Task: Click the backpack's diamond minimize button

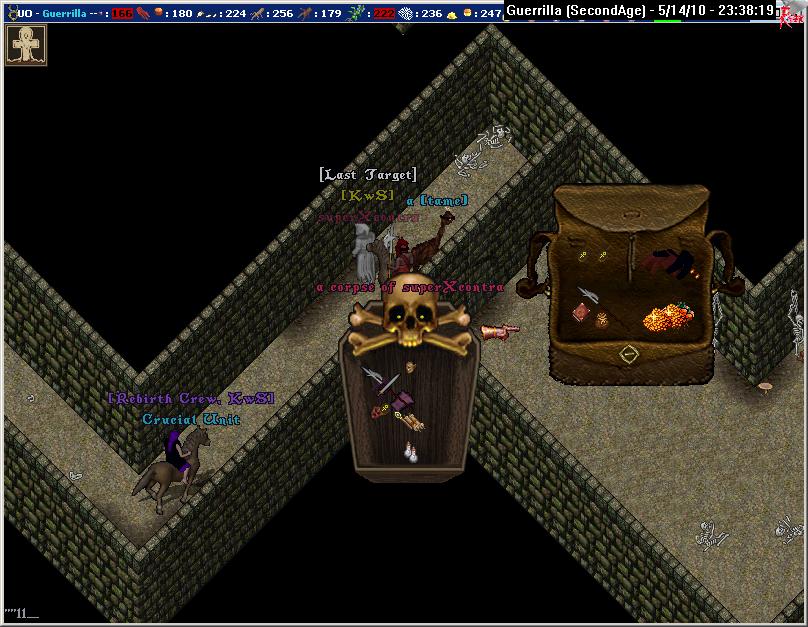Action: click(x=627, y=353)
